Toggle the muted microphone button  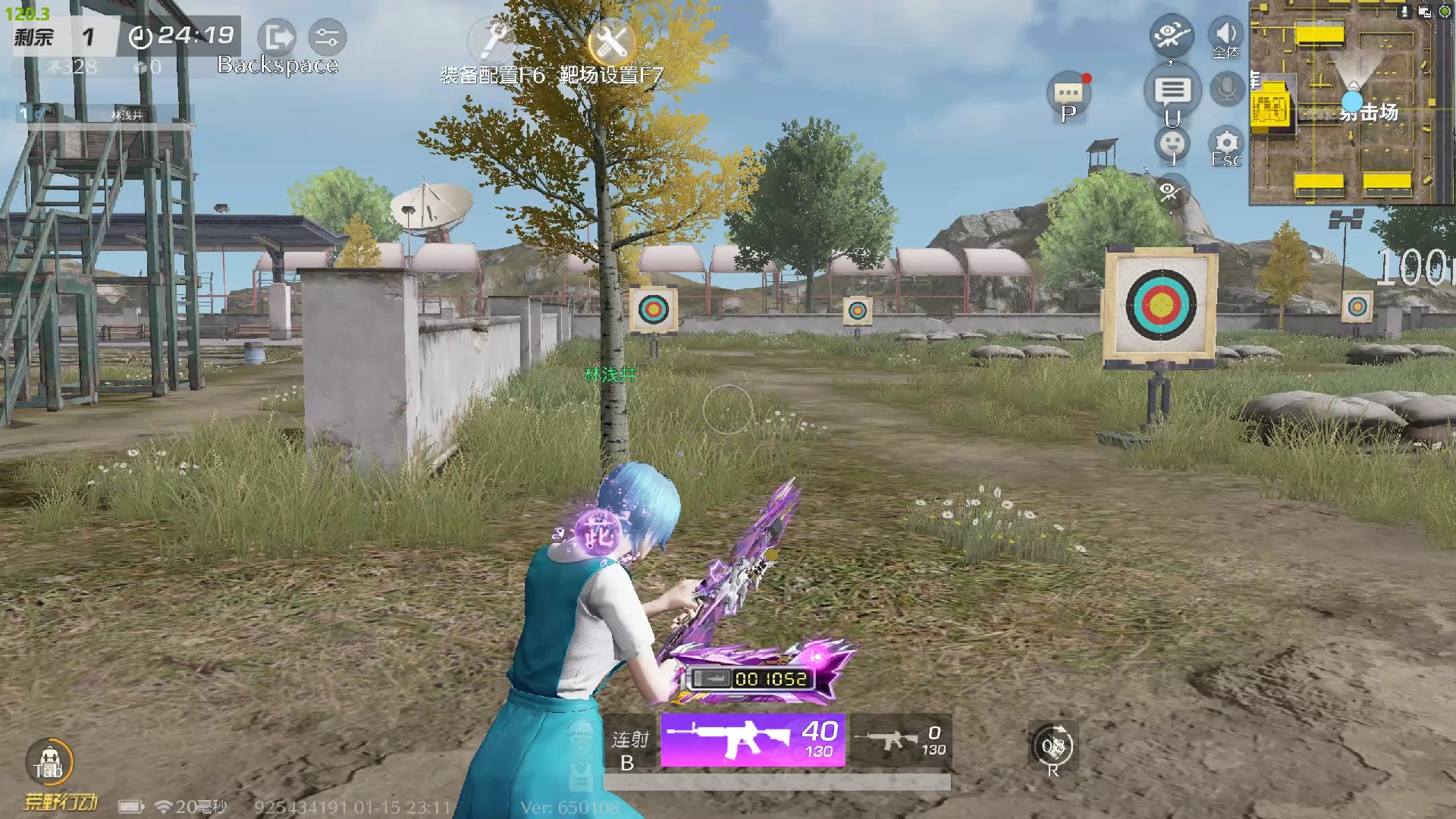[1226, 90]
